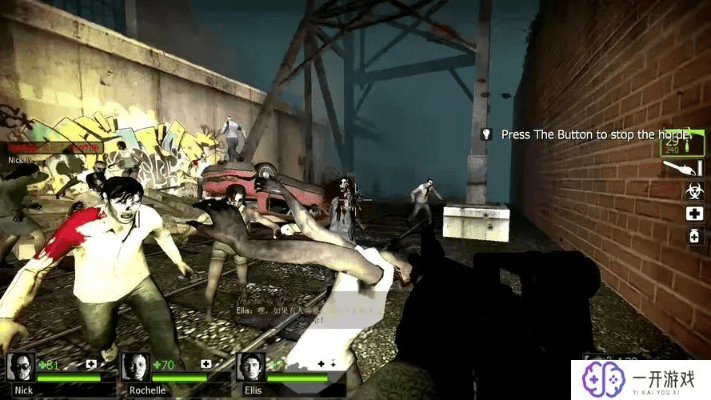Viewport: 711px width, 400px height.
Task: Choose the first aid kit slot
Action: point(694,214)
